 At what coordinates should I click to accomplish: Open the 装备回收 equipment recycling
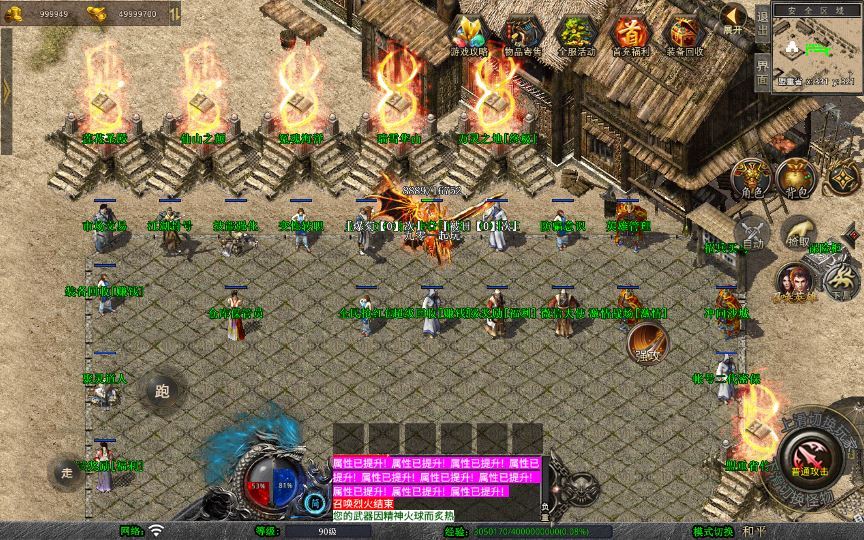(684, 35)
